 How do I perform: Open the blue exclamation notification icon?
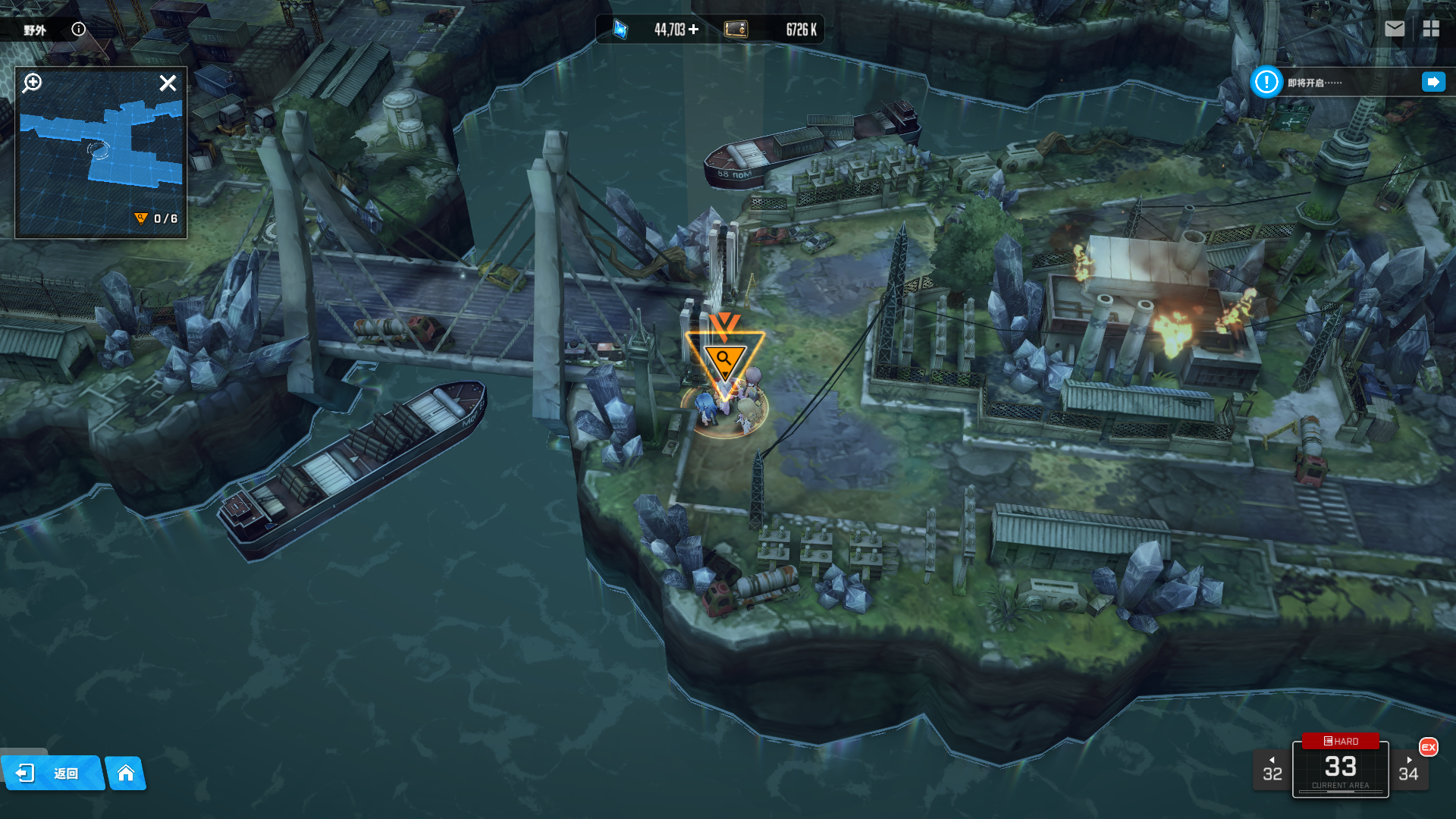[1266, 82]
